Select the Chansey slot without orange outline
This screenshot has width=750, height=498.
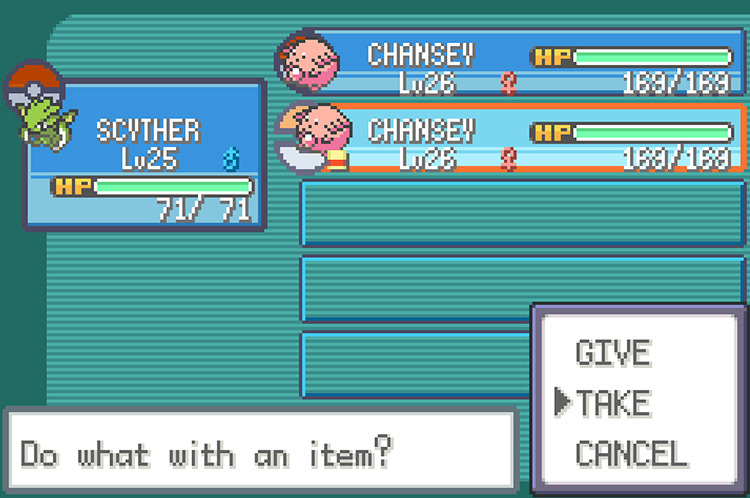click(512, 65)
